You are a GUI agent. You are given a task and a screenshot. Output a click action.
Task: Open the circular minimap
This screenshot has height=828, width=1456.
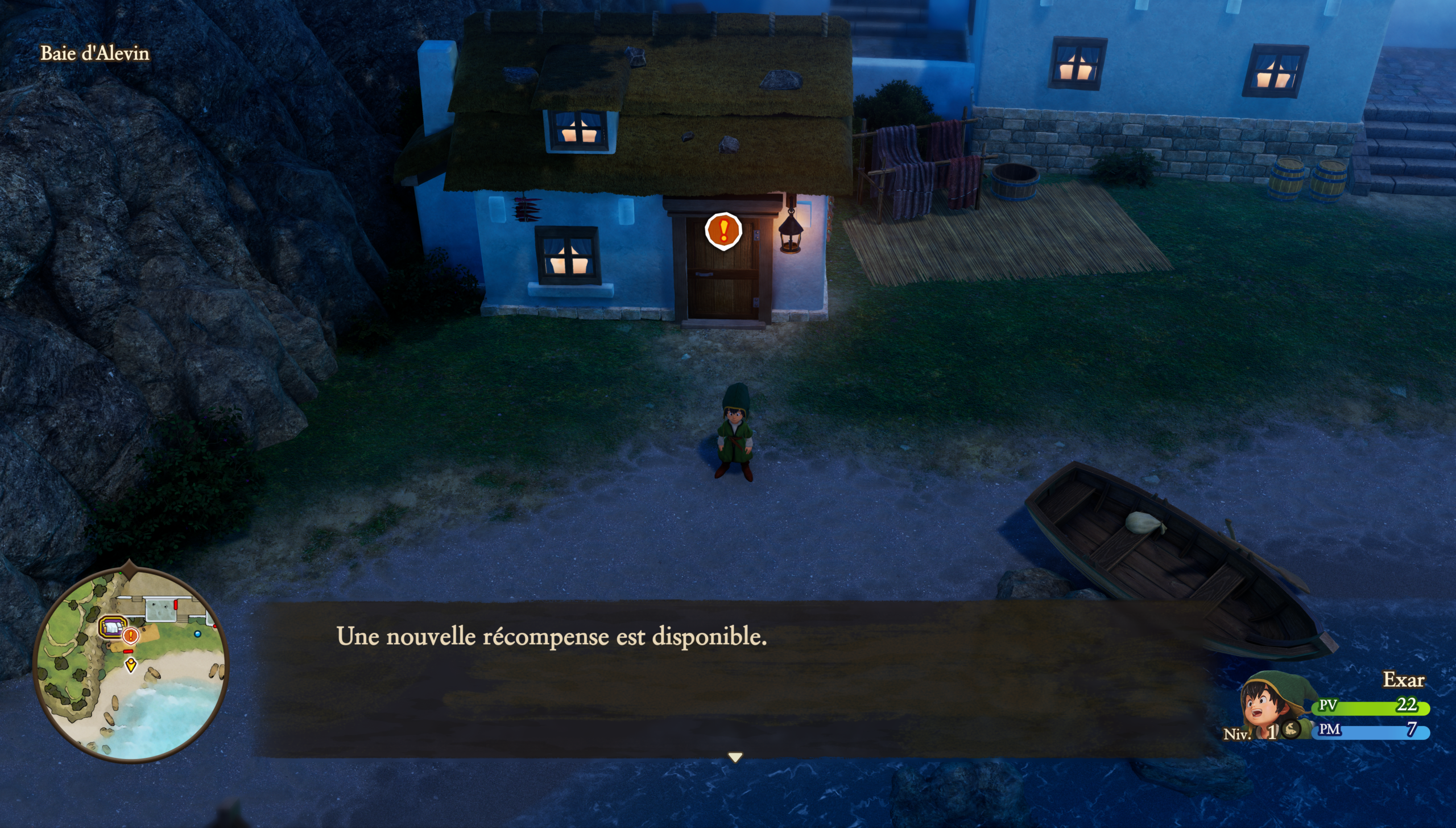pos(131,665)
